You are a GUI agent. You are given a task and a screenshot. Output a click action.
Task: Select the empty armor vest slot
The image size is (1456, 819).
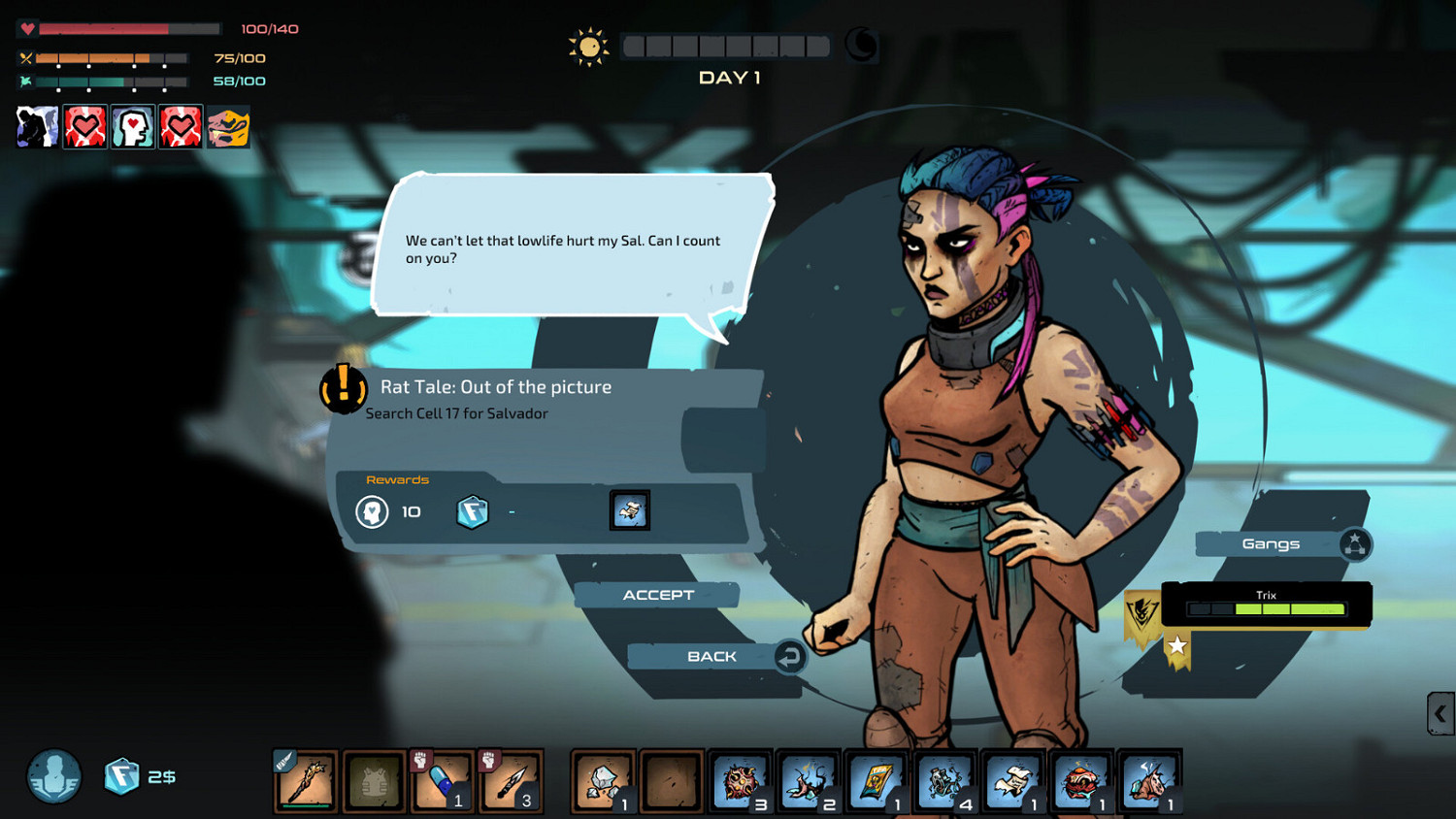(374, 781)
